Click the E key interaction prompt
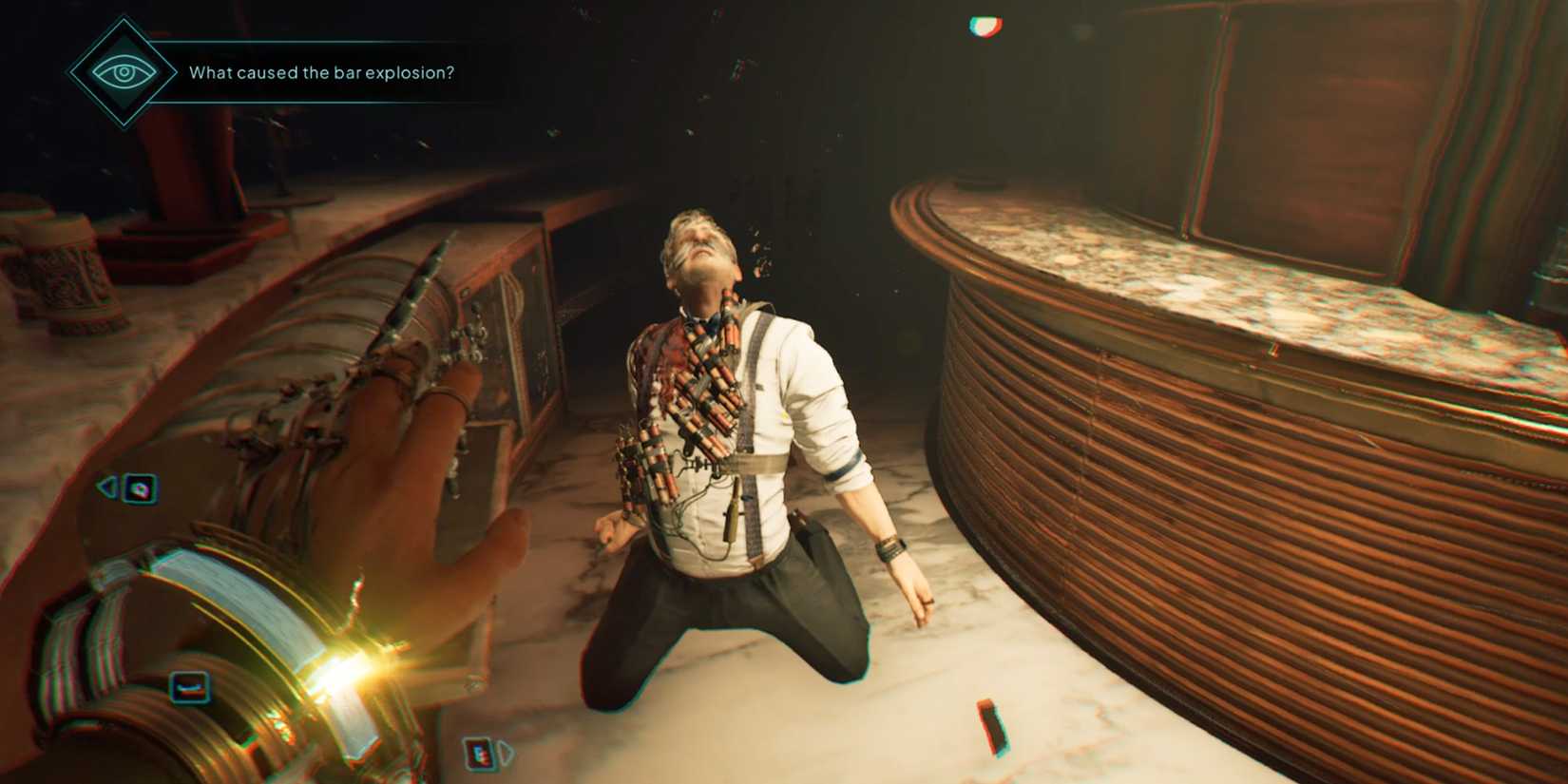 pyautogui.click(x=481, y=752)
